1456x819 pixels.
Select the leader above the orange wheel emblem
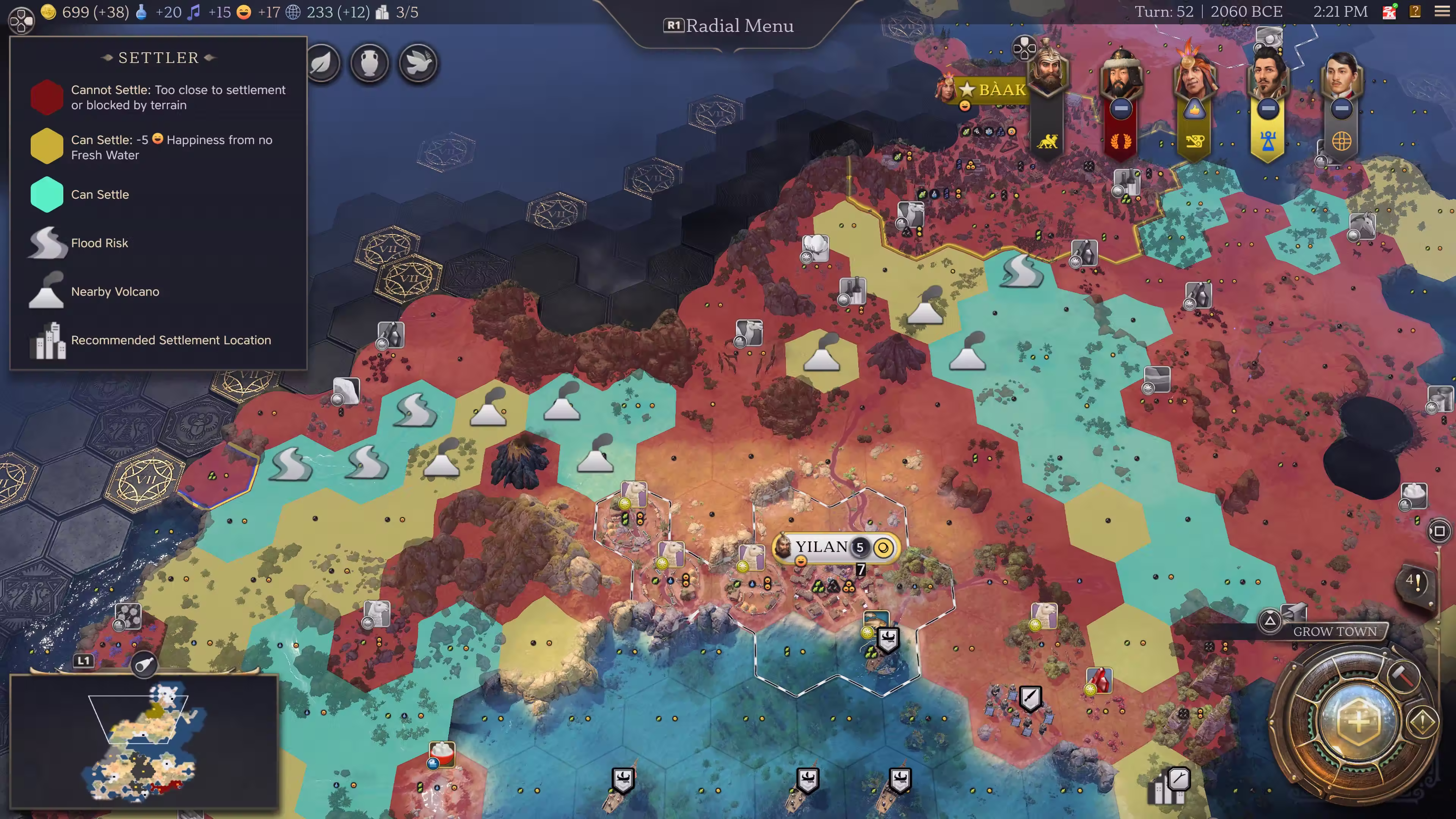click(x=1341, y=74)
